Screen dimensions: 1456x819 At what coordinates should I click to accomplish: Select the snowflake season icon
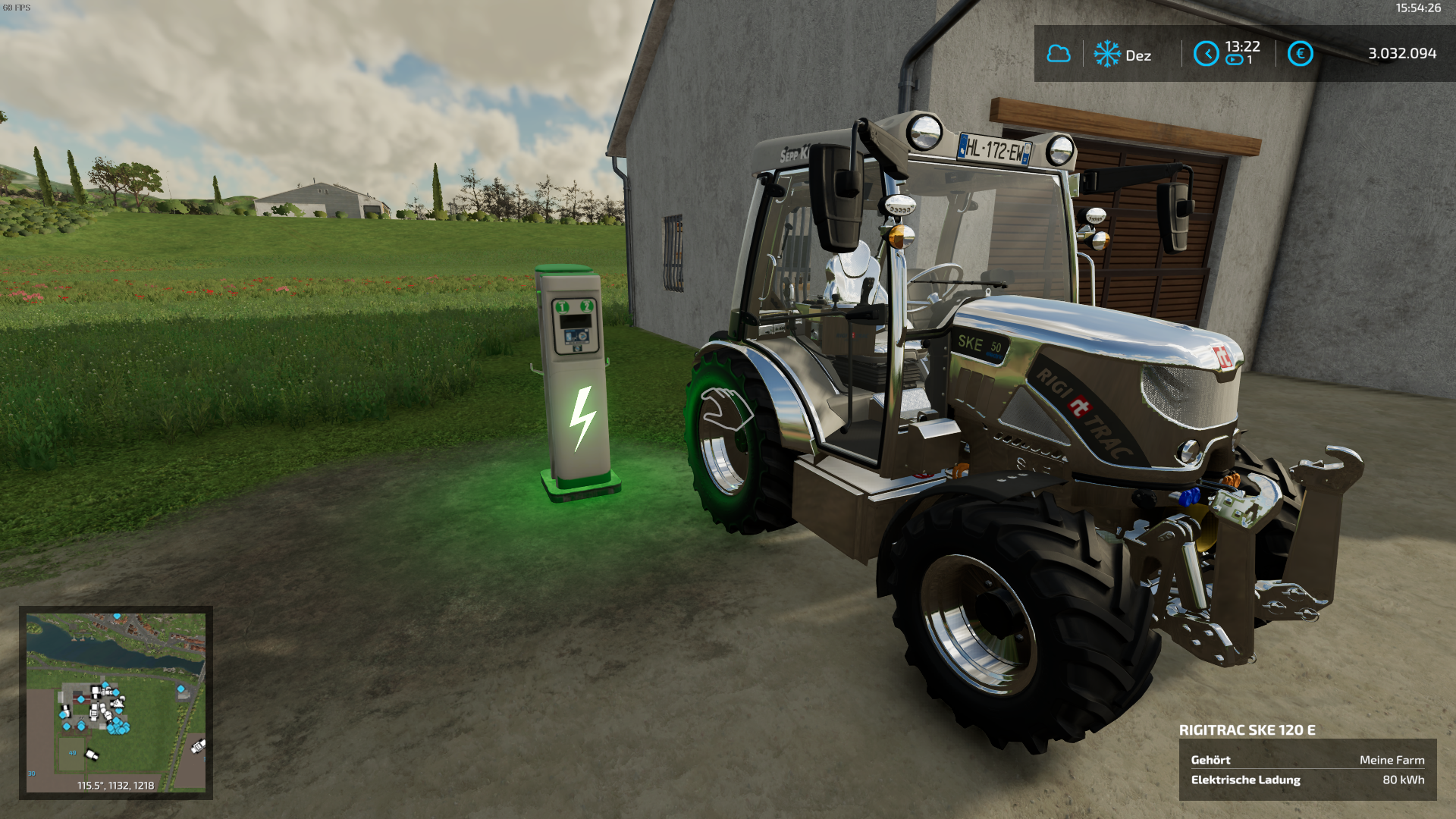click(1107, 54)
